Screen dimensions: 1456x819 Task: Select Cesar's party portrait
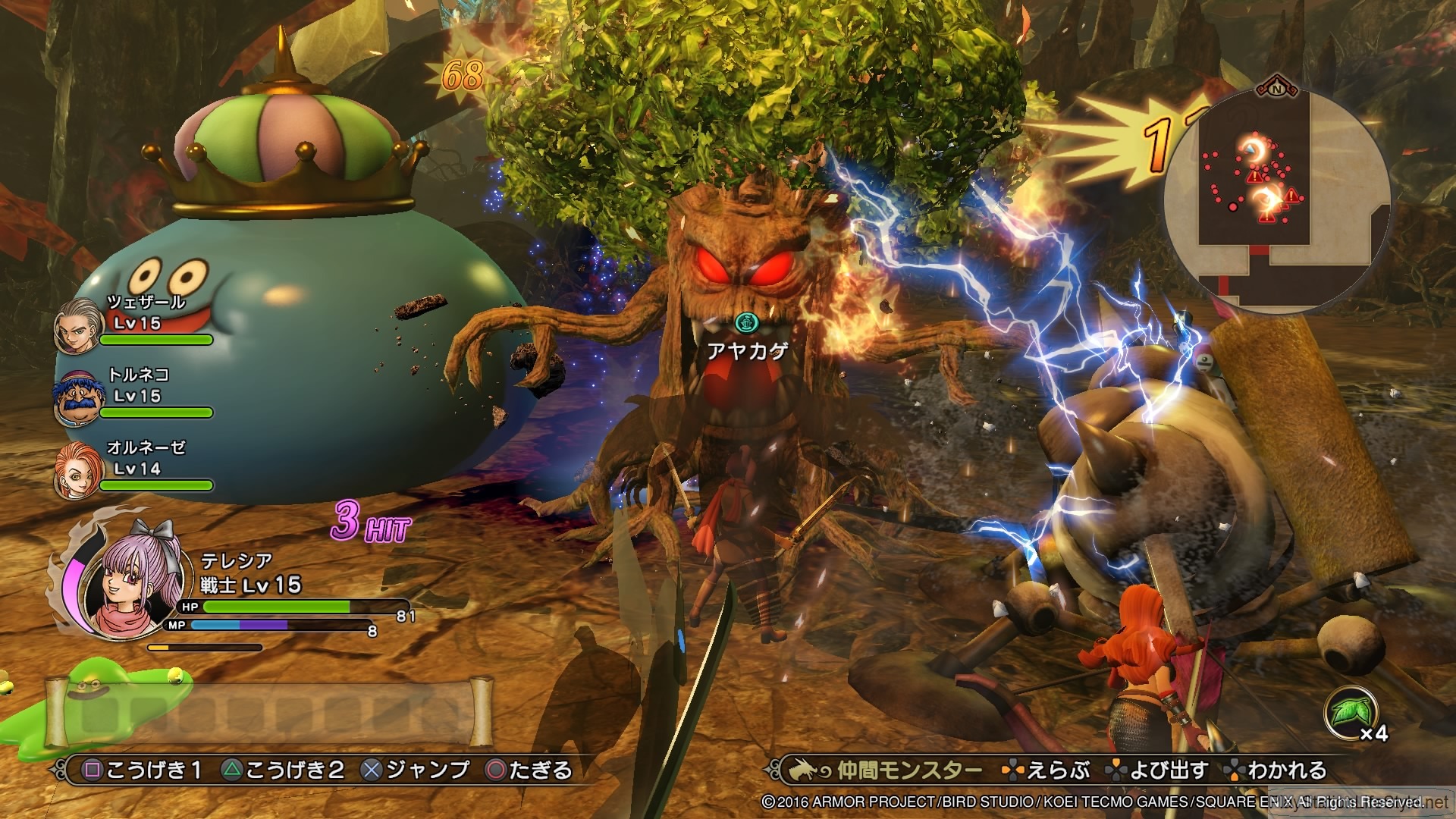(78, 327)
